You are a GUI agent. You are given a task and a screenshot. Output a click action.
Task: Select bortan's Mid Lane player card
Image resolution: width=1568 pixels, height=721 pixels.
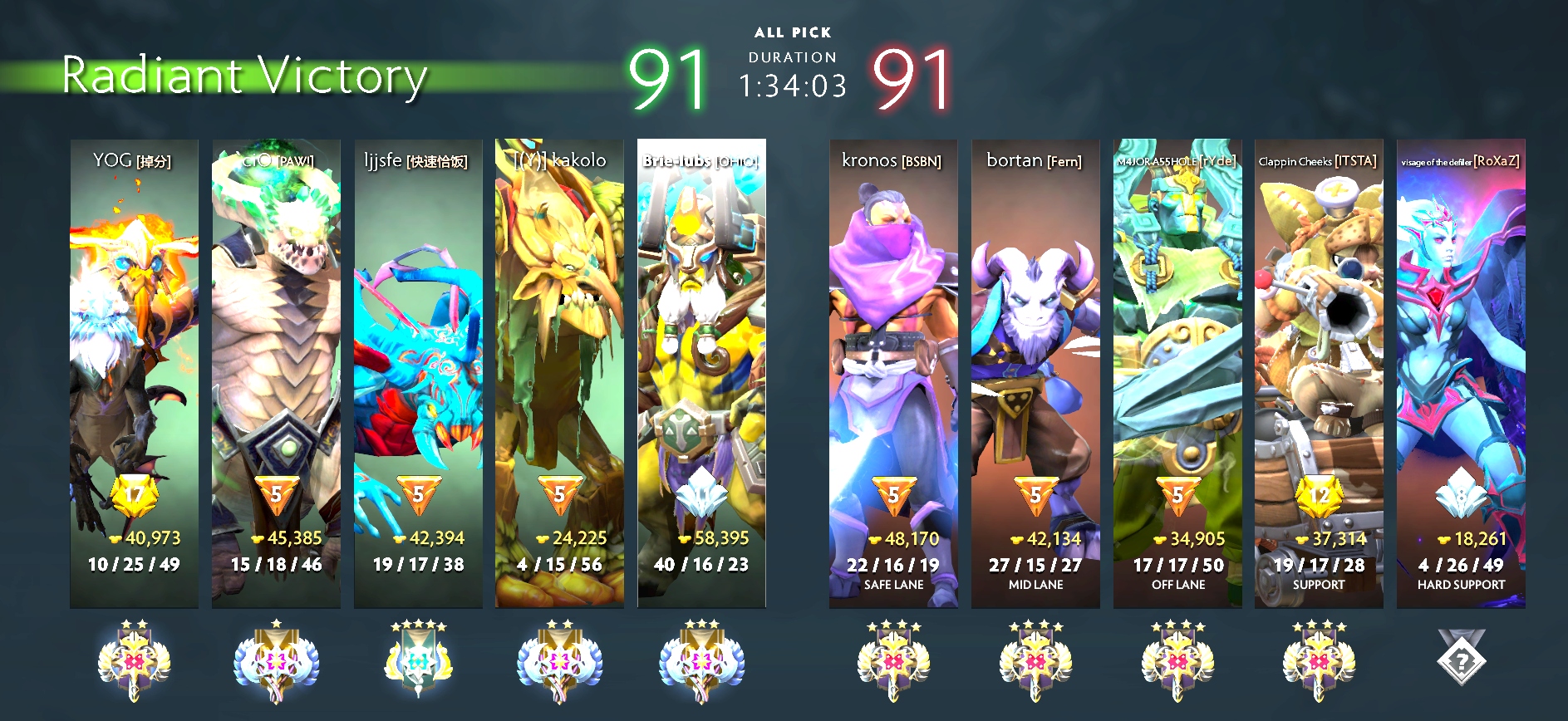click(1035, 374)
